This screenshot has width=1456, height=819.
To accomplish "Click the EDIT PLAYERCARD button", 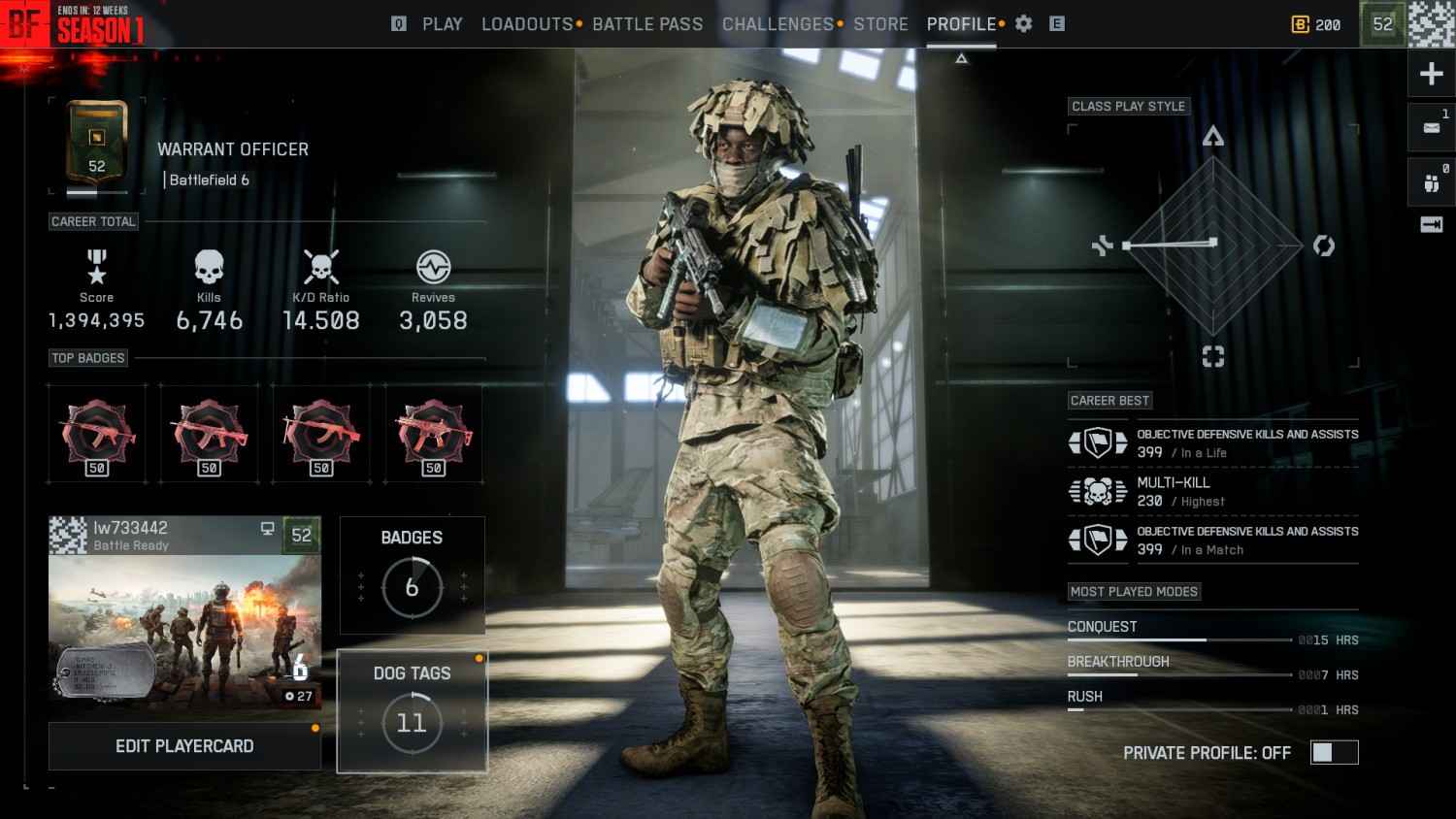I will point(184,746).
